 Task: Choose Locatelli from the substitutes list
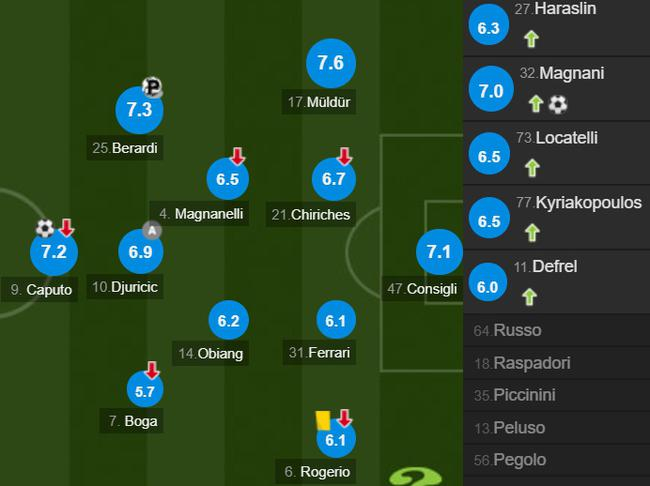(x=556, y=155)
